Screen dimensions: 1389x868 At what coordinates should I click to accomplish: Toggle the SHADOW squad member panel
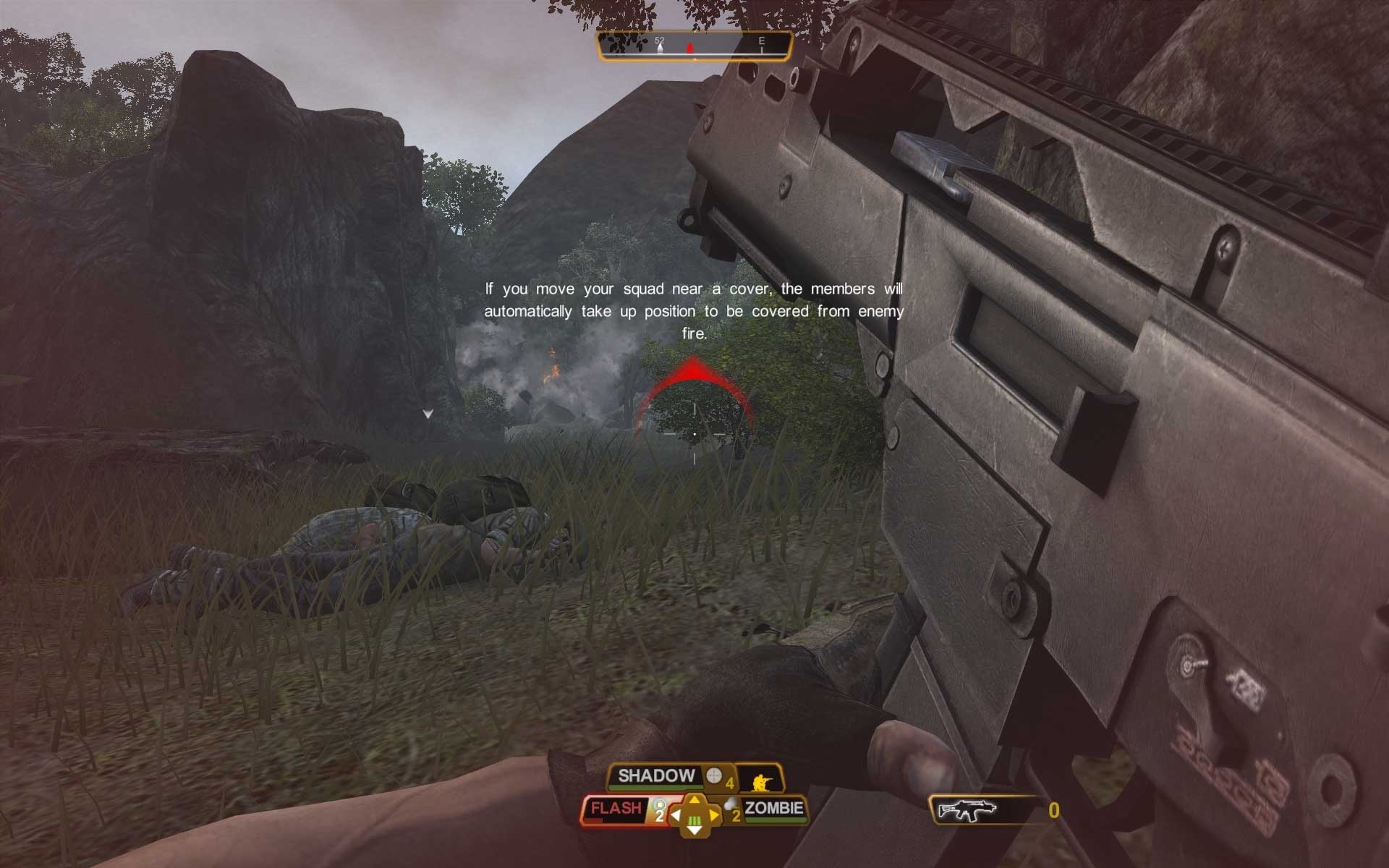655,775
